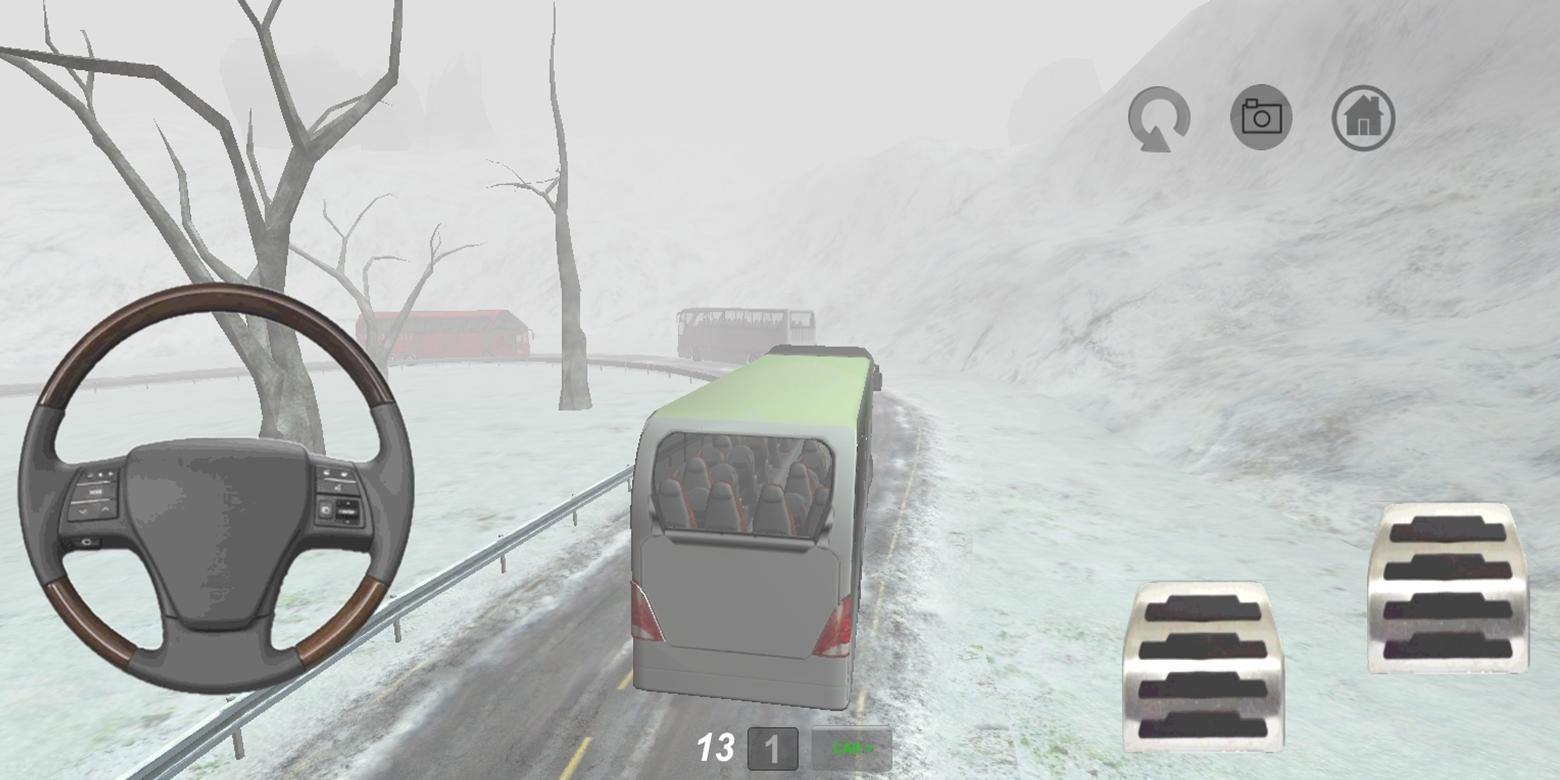Return to the home menu
Image resolution: width=1560 pixels, height=780 pixels.
(1360, 118)
